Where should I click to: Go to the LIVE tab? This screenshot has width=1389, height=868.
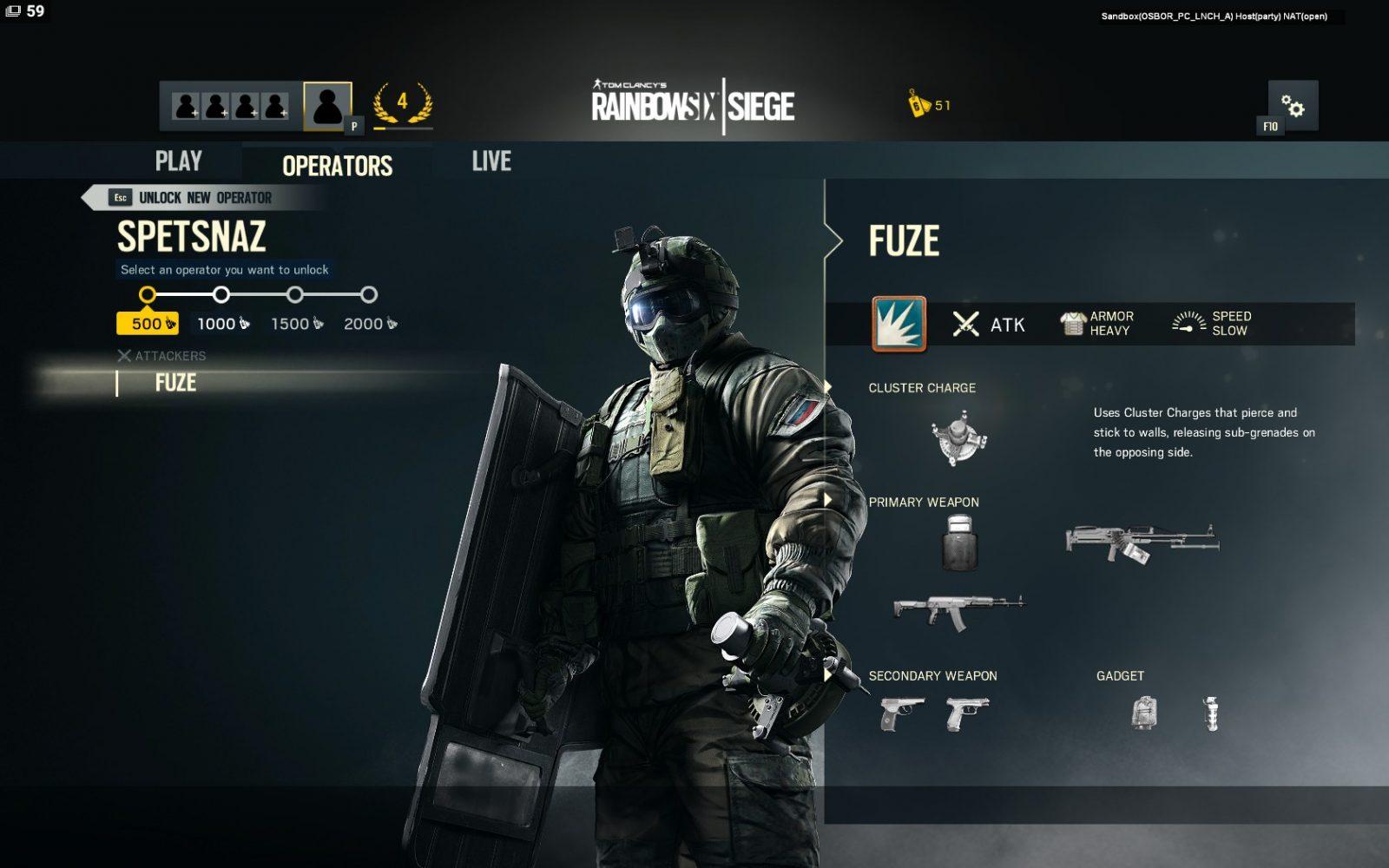[491, 161]
